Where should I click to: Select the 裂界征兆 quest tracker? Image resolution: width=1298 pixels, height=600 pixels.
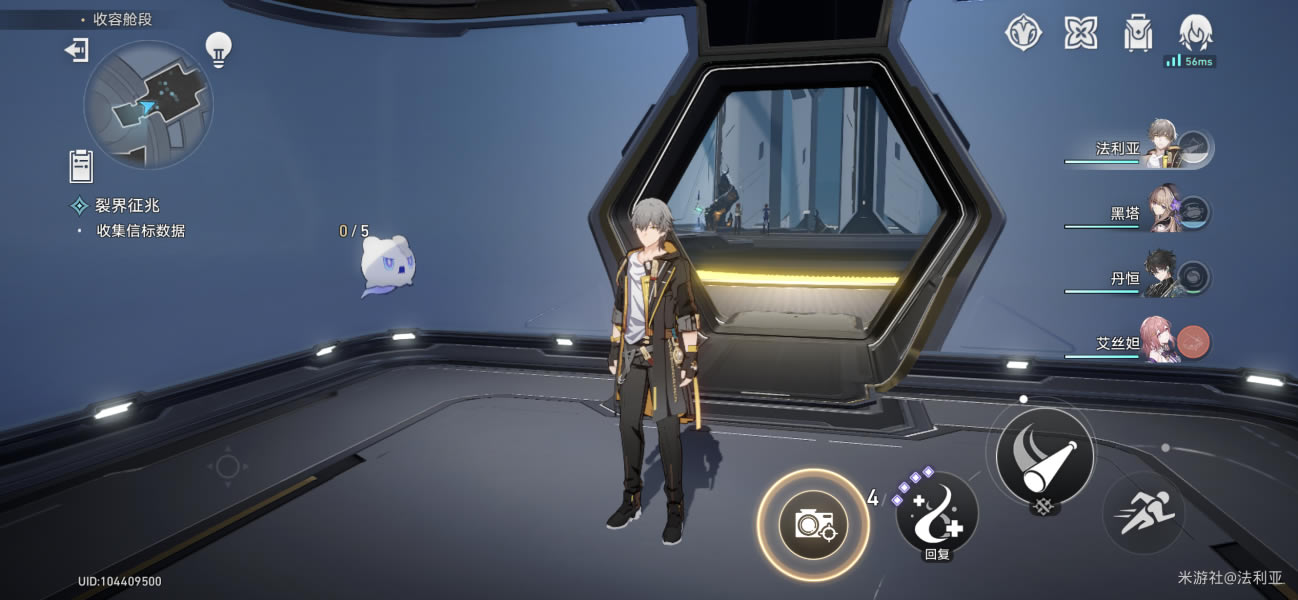coord(127,205)
